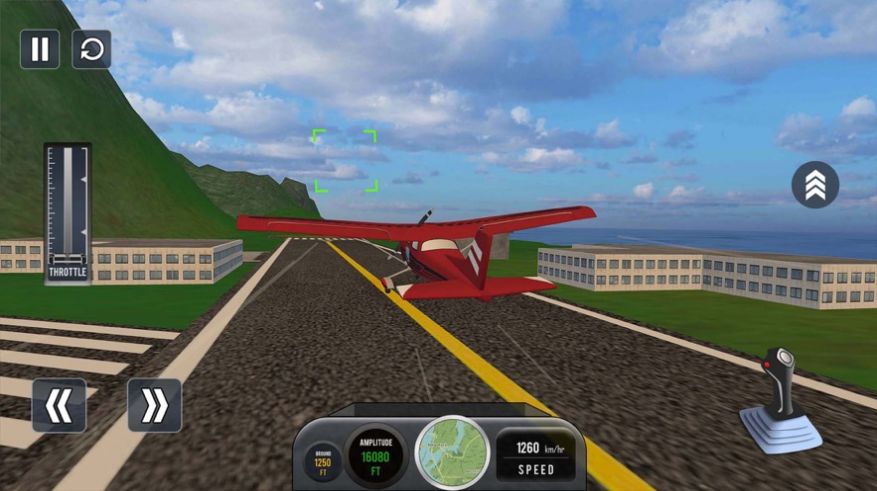Tap the triple up-chevron boost button

(815, 185)
